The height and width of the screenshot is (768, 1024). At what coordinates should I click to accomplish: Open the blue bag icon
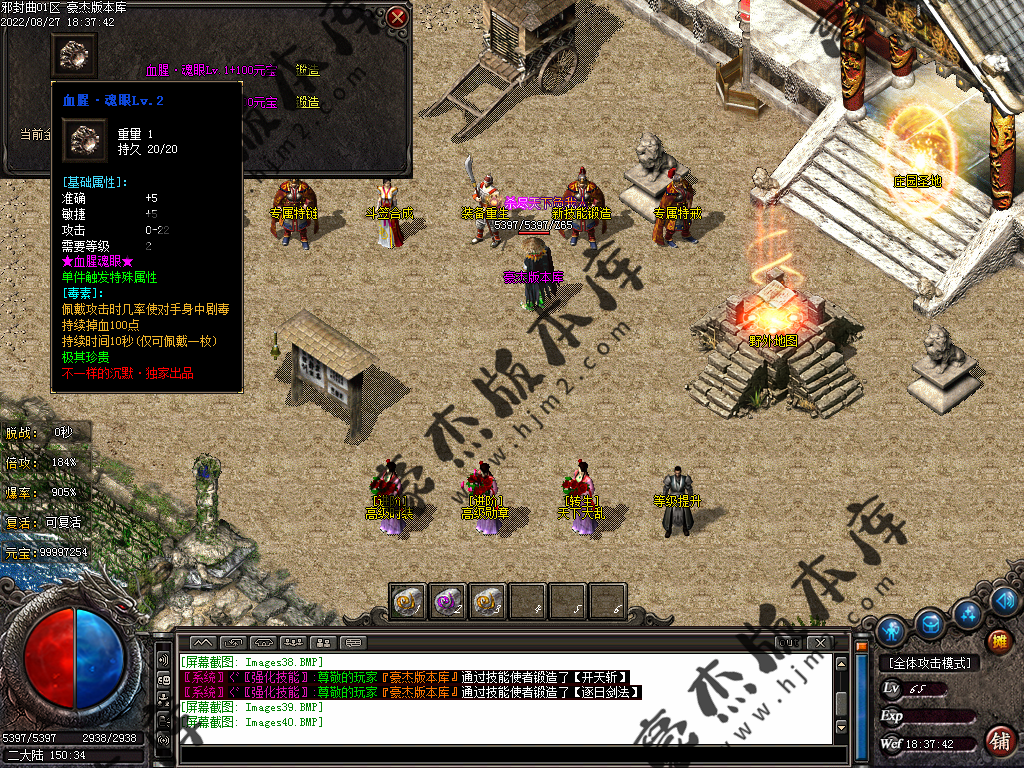(931, 624)
